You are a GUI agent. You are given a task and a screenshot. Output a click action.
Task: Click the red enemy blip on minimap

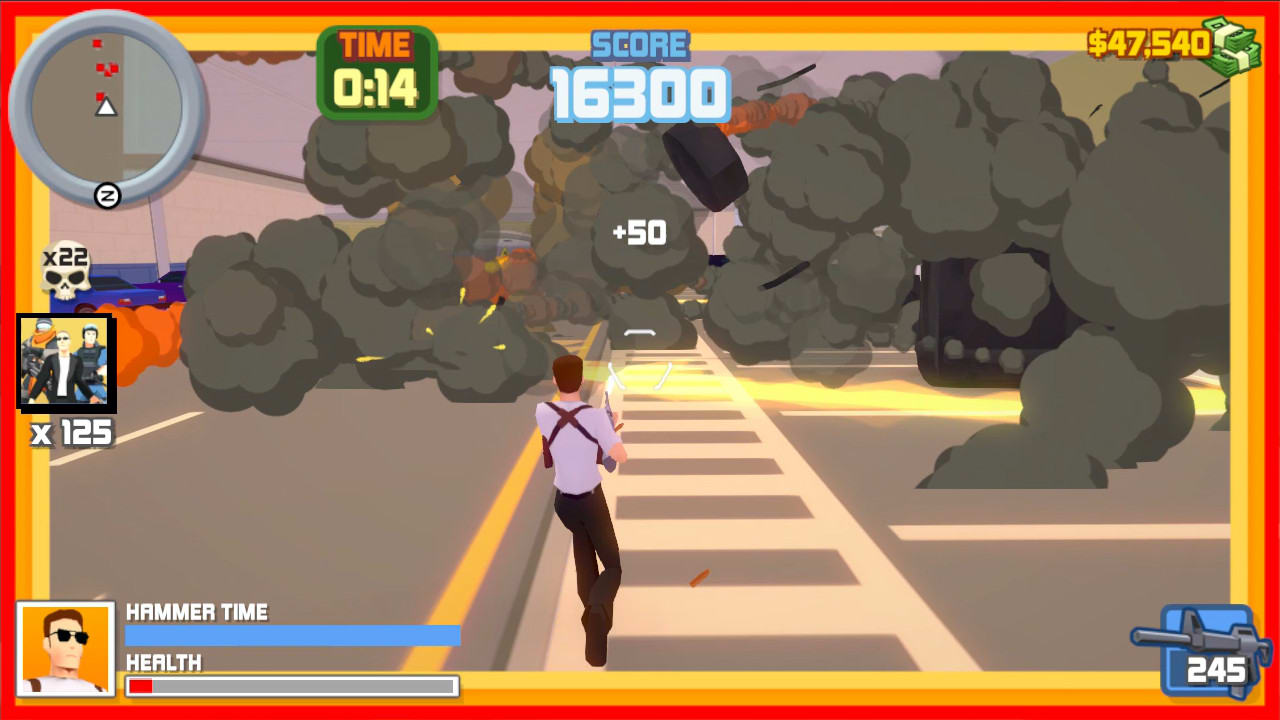pyautogui.click(x=96, y=45)
